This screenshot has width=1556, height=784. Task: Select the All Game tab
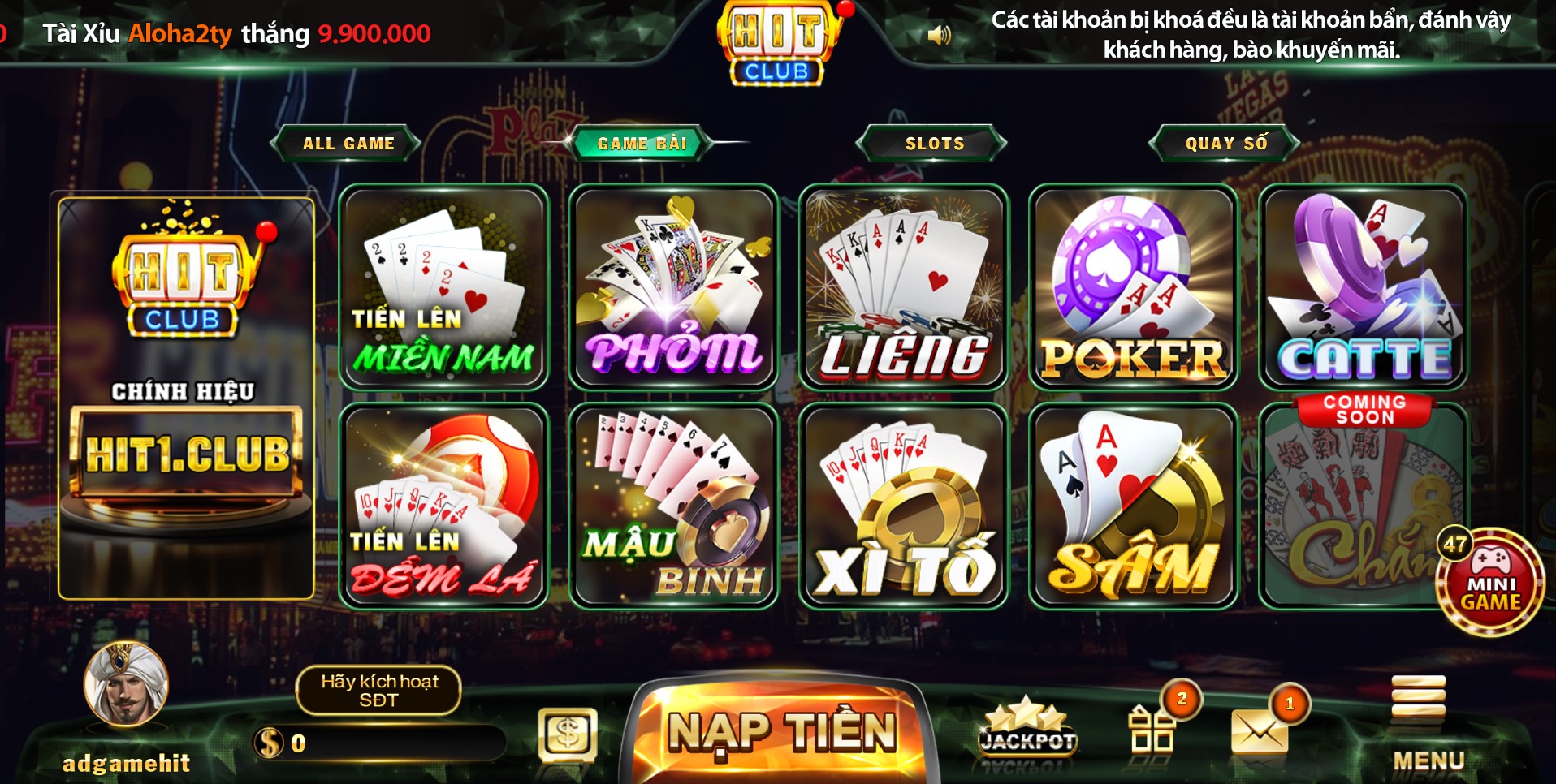(x=348, y=142)
